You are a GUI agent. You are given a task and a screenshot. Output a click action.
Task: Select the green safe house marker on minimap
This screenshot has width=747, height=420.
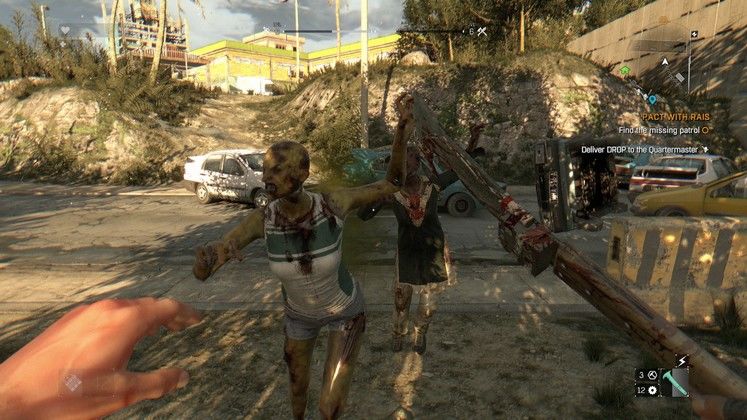tap(624, 71)
